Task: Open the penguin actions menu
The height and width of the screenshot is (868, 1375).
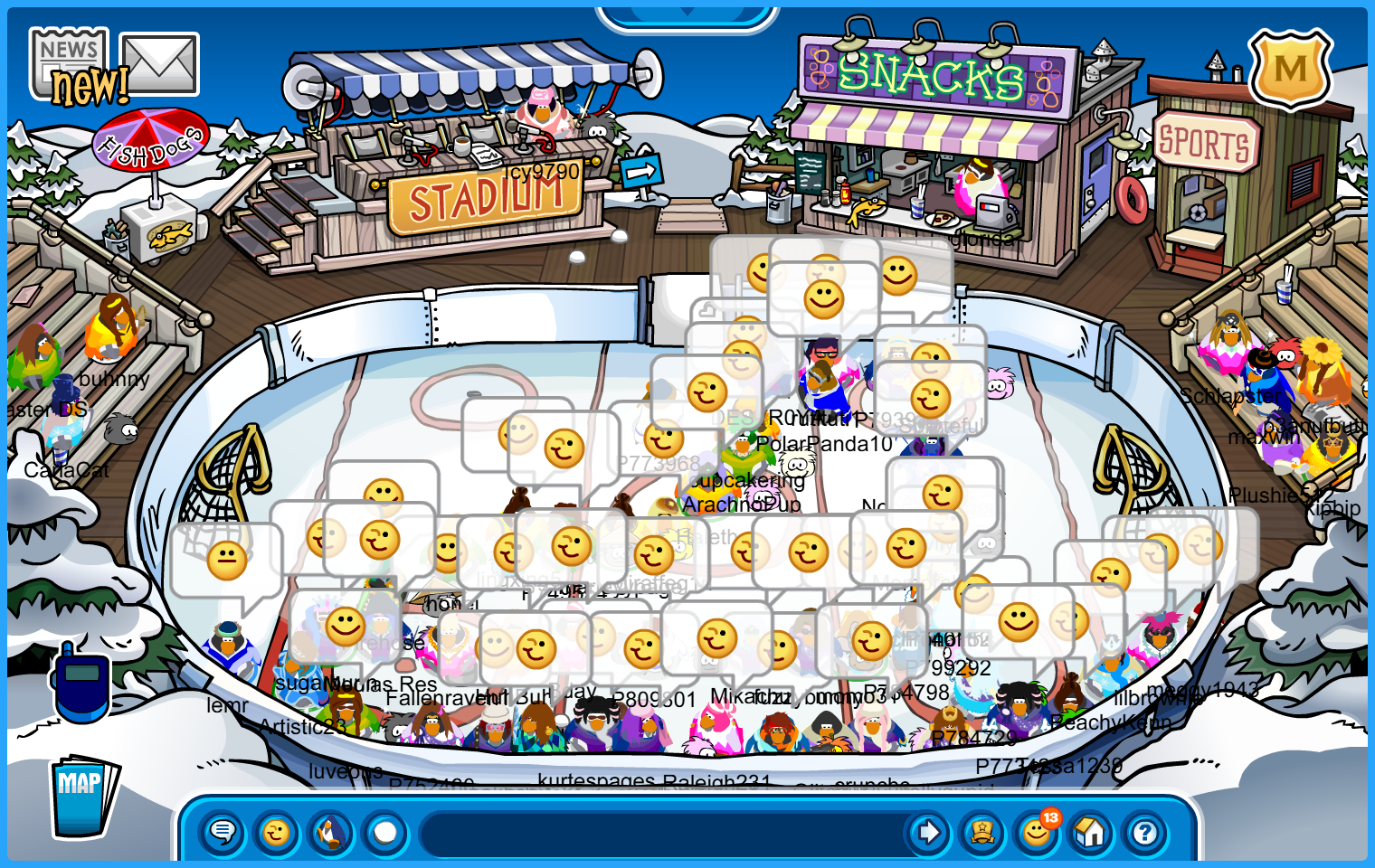Action: pyautogui.click(x=331, y=832)
